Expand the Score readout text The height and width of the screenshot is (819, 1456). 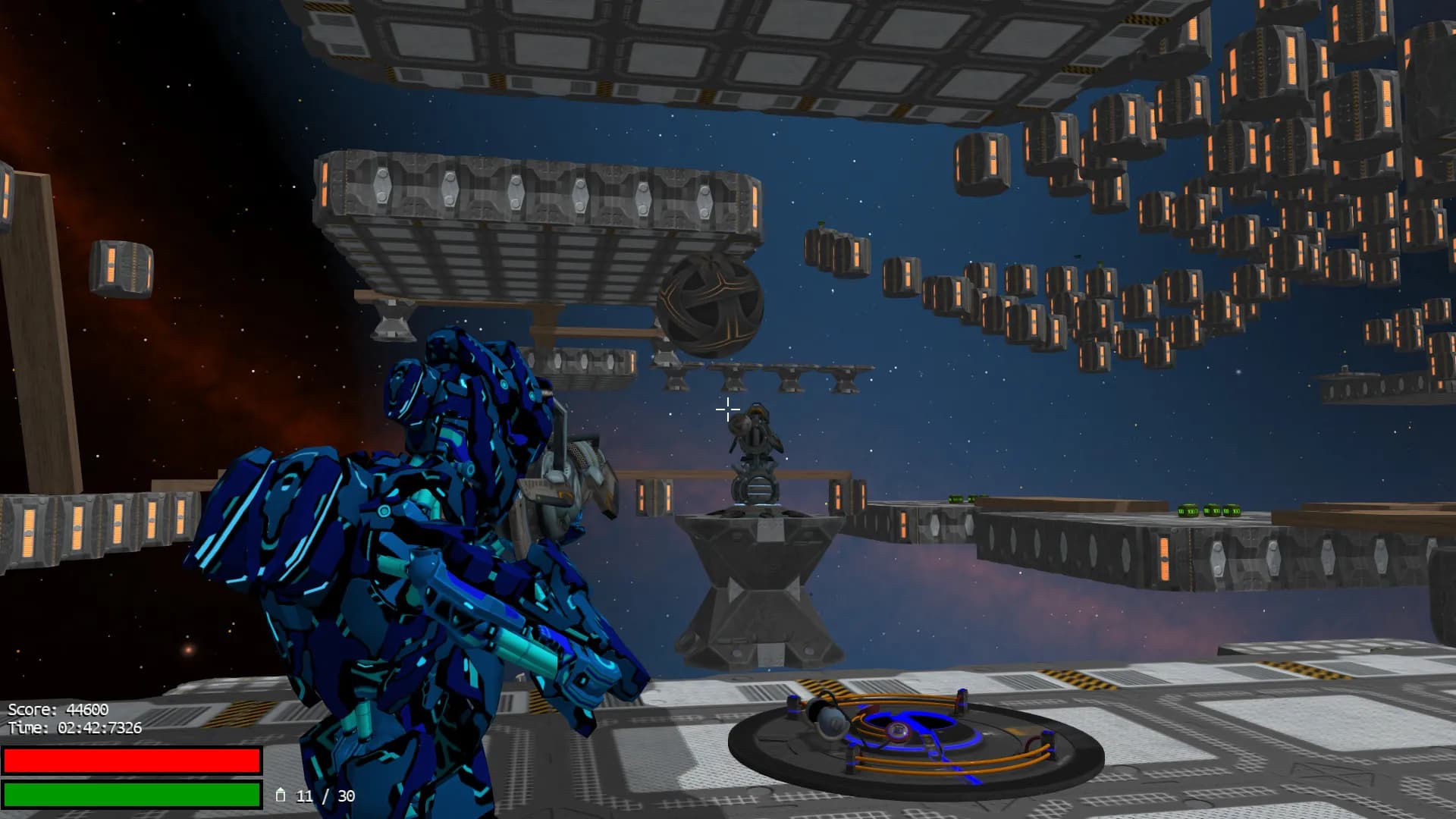pyautogui.click(x=57, y=710)
